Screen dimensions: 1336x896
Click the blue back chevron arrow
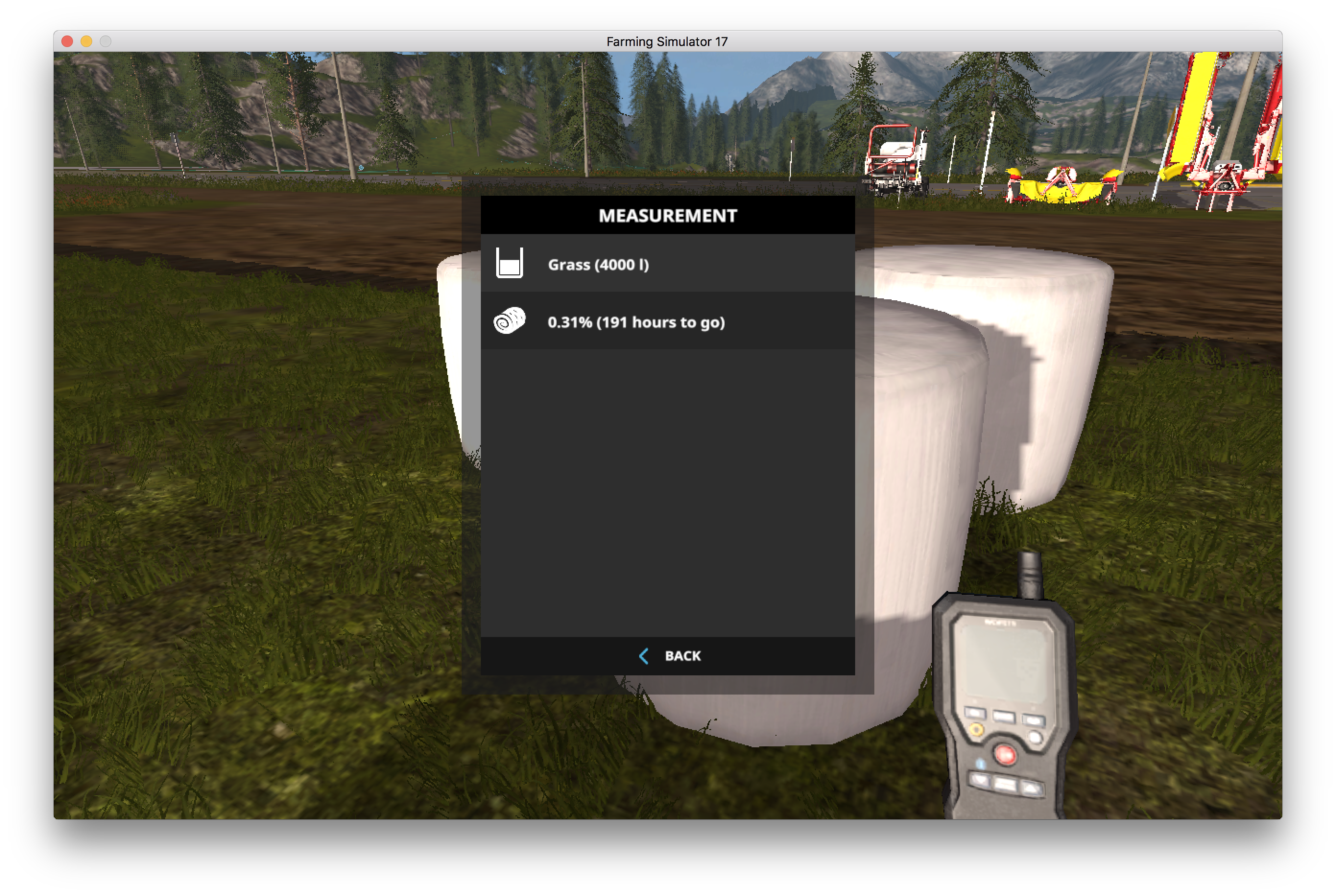(644, 656)
